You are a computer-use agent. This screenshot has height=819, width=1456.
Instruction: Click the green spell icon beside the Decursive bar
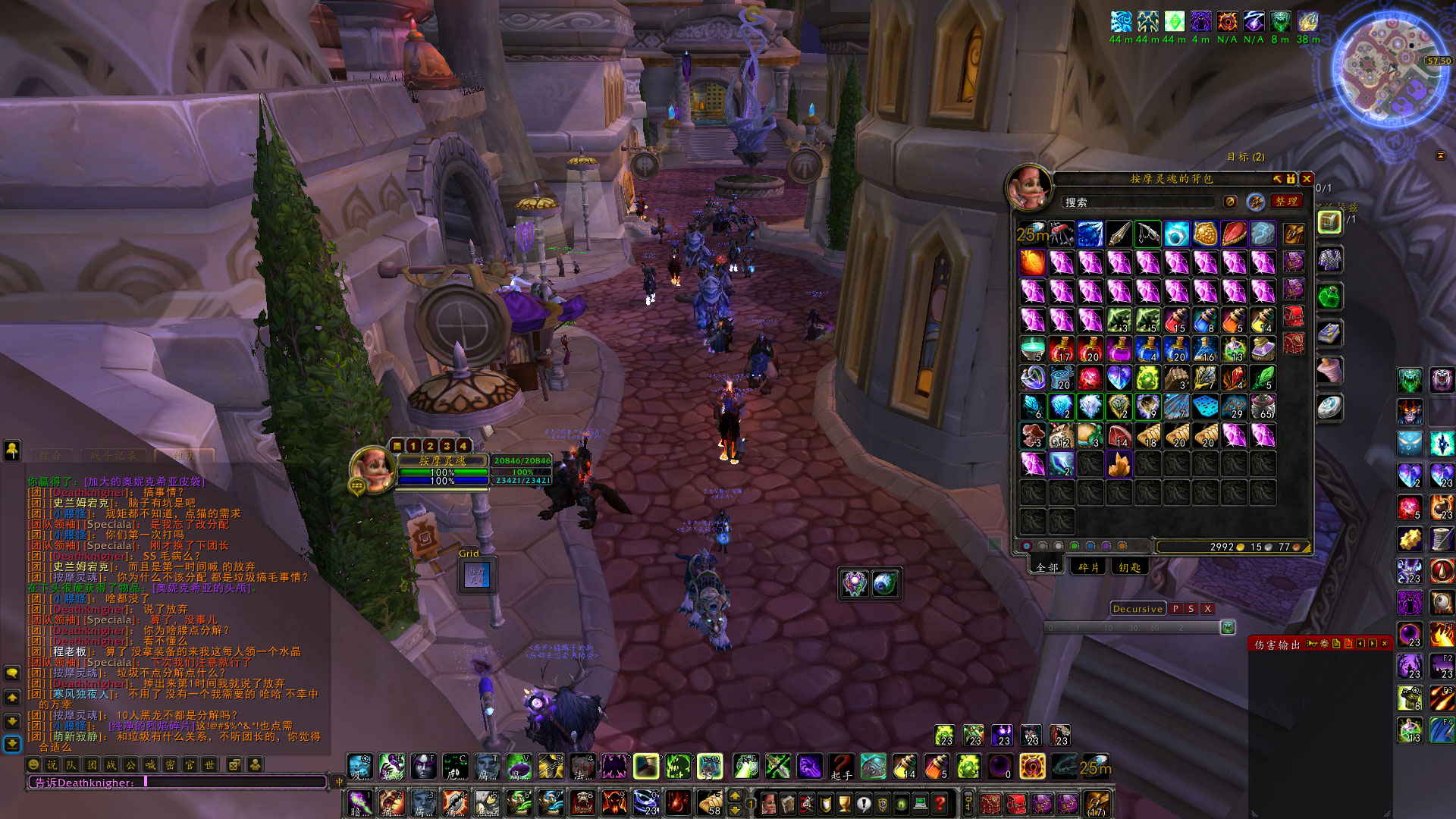pyautogui.click(x=1228, y=626)
